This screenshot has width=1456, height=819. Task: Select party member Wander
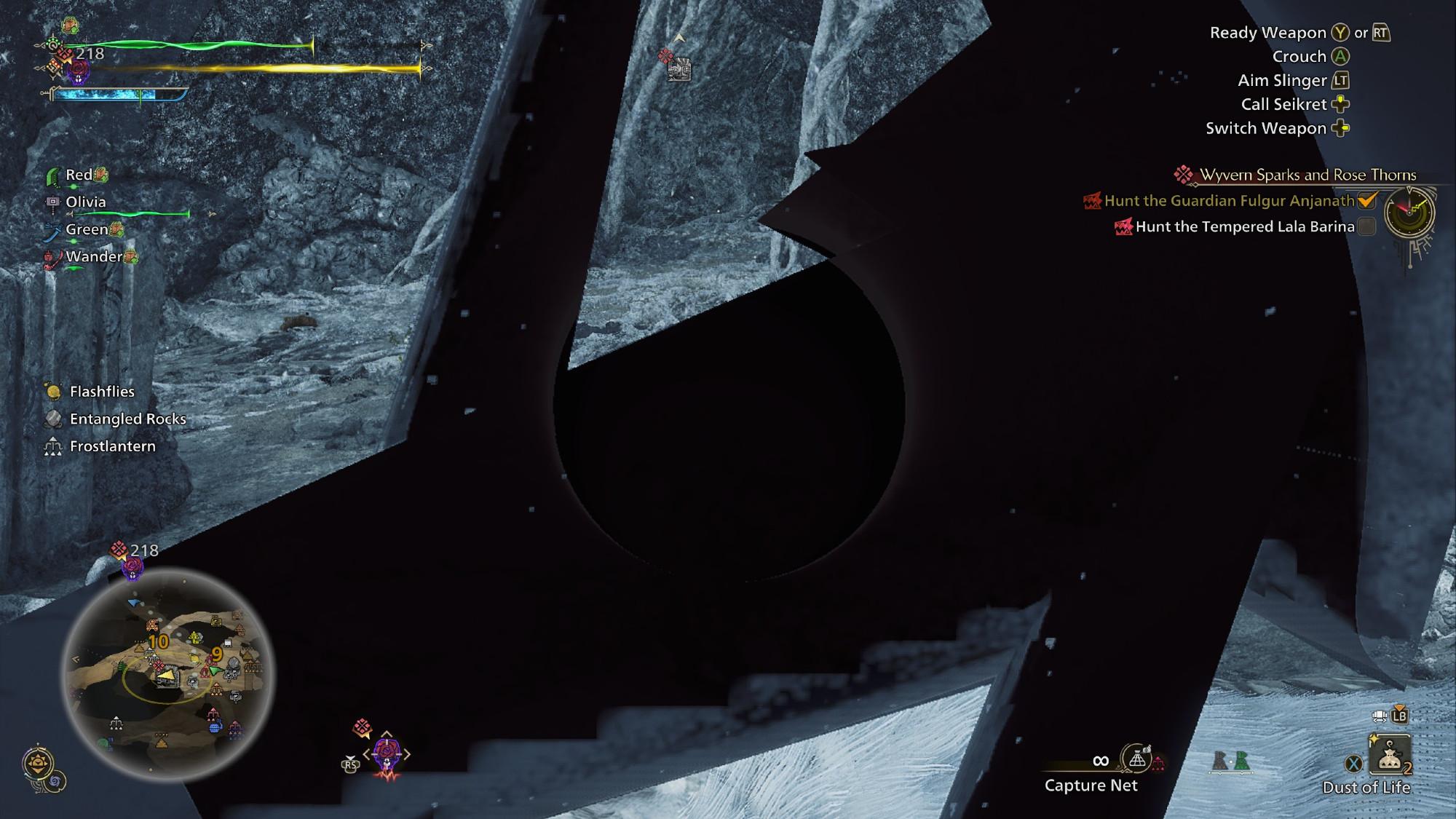pos(94,256)
